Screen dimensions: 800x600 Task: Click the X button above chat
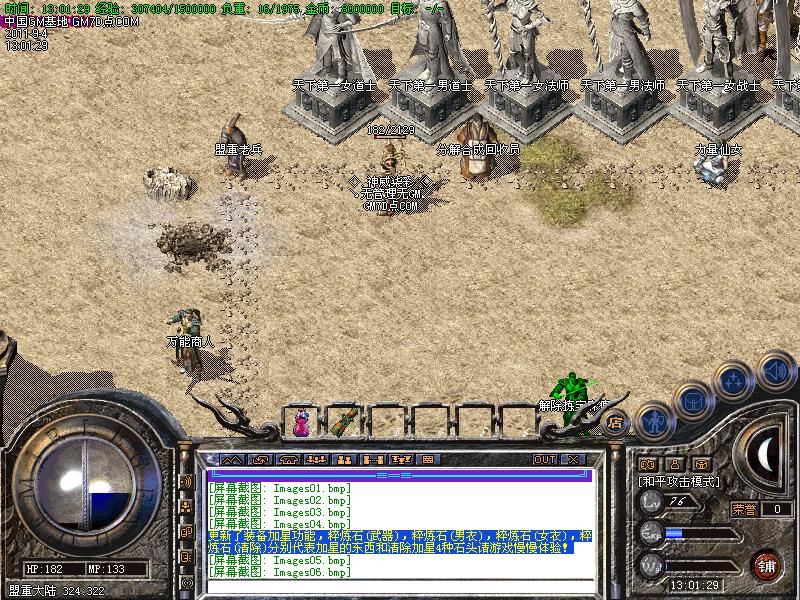pyautogui.click(x=573, y=460)
